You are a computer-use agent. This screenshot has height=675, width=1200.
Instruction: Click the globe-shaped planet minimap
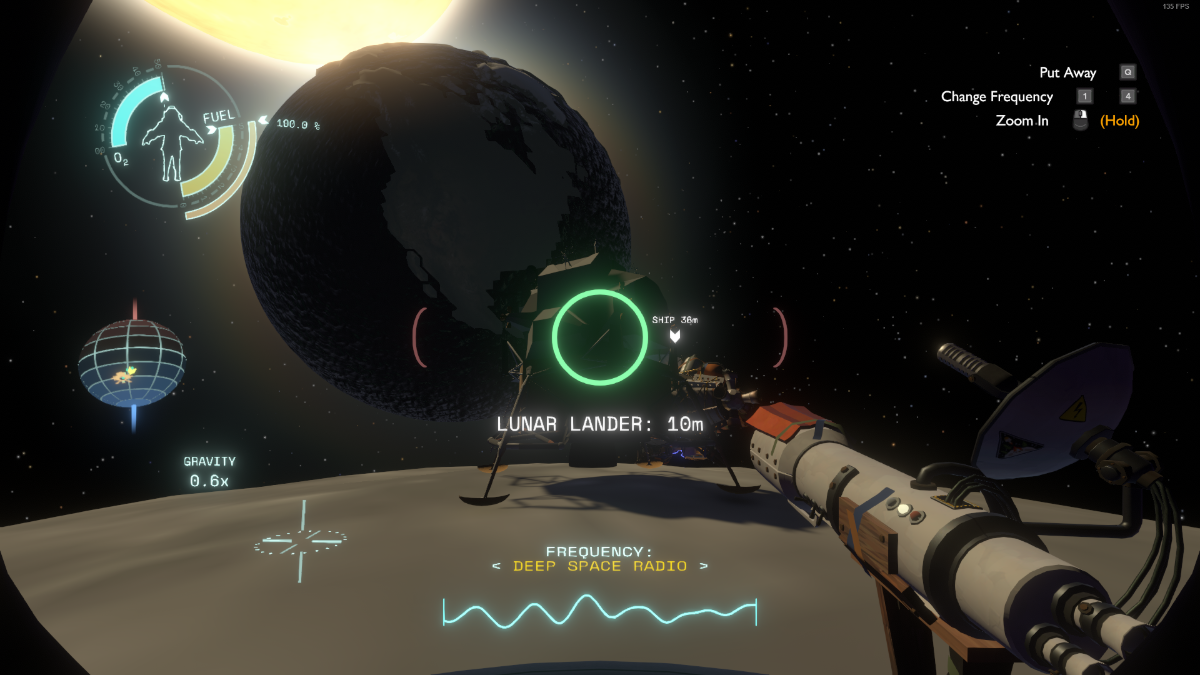[132, 362]
